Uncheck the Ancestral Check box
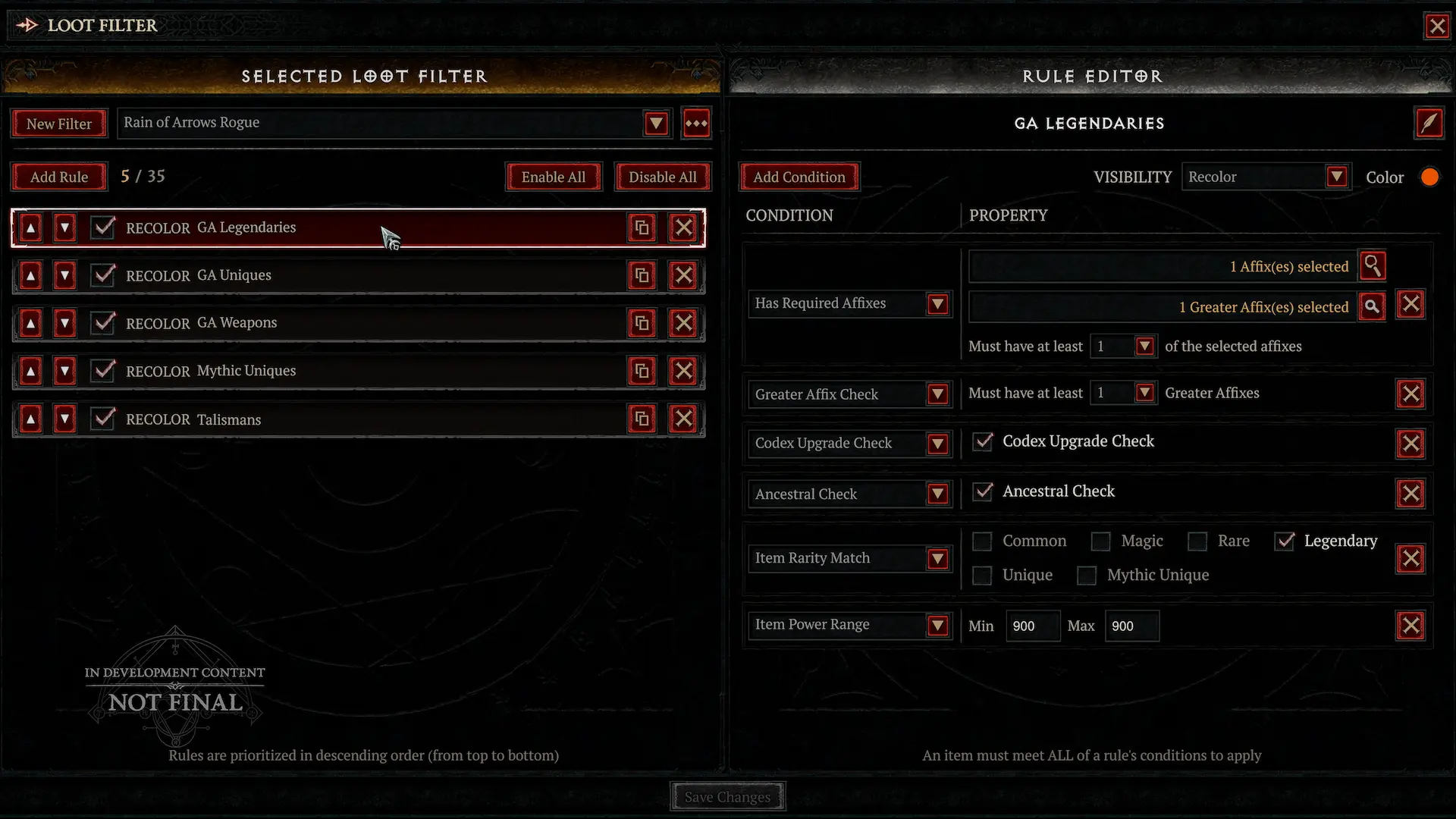This screenshot has width=1456, height=819. (982, 492)
